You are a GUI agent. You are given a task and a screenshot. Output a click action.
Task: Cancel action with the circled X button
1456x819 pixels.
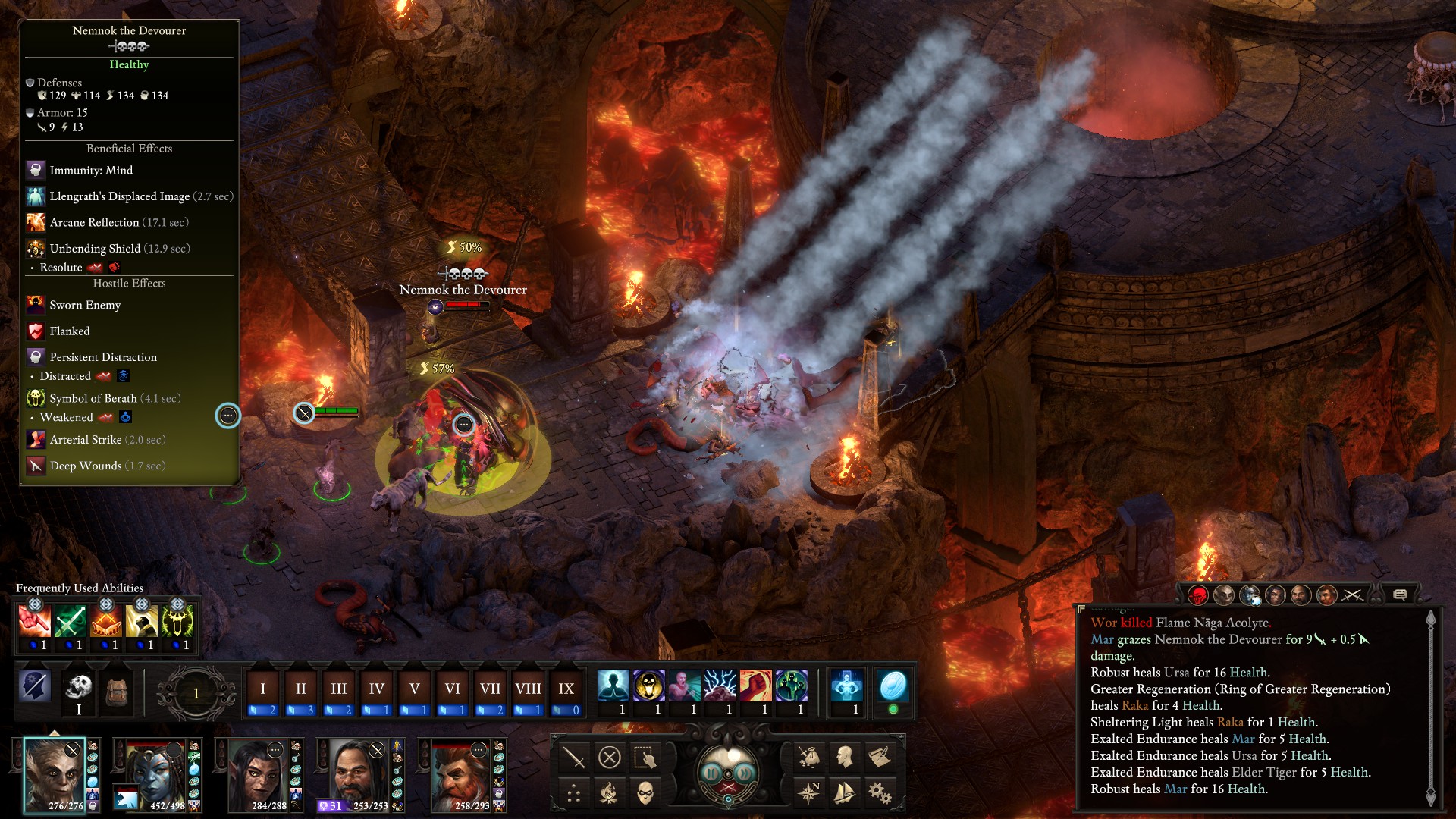[610, 758]
